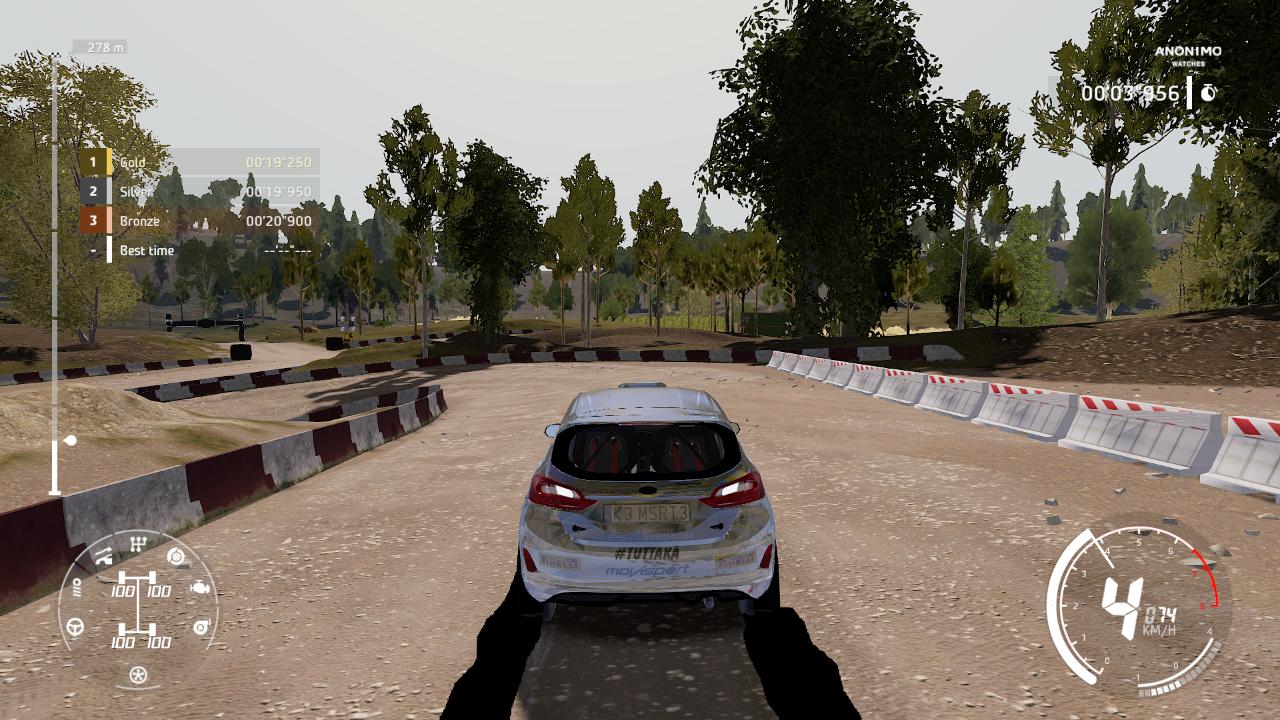The width and height of the screenshot is (1280, 720).
Task: Select the turbocharger icon in the car cluster
Action: 201,626
